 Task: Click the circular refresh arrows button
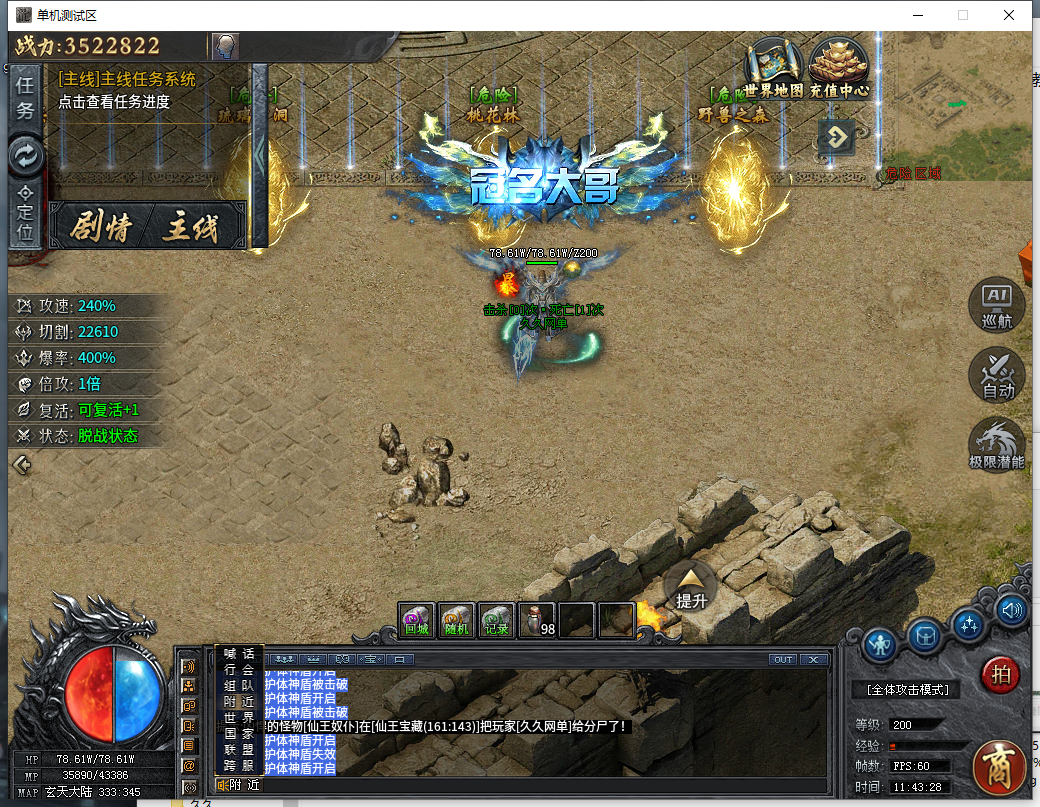coord(25,155)
